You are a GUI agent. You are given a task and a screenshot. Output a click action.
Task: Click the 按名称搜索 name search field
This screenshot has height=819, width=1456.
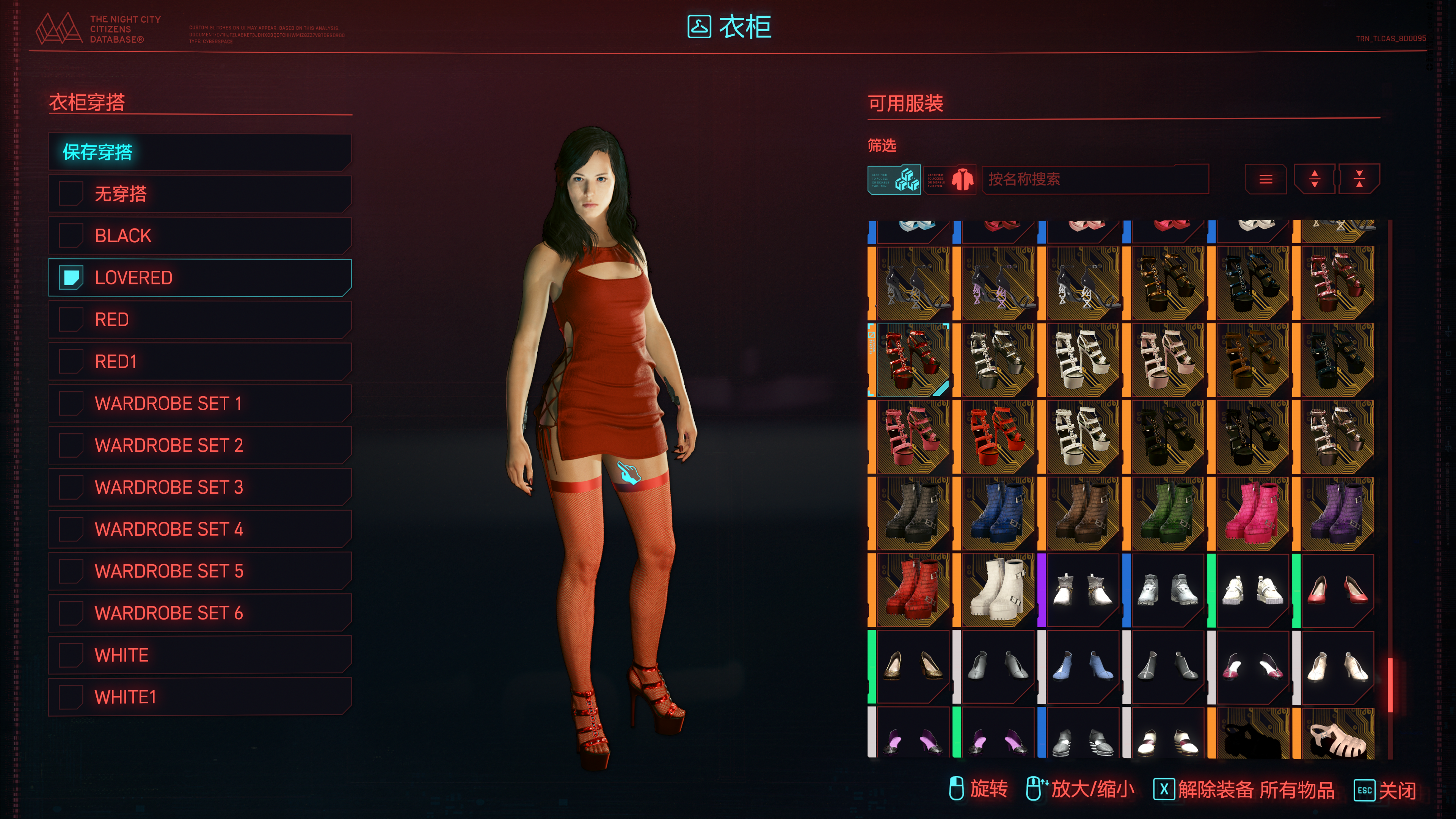1094,179
